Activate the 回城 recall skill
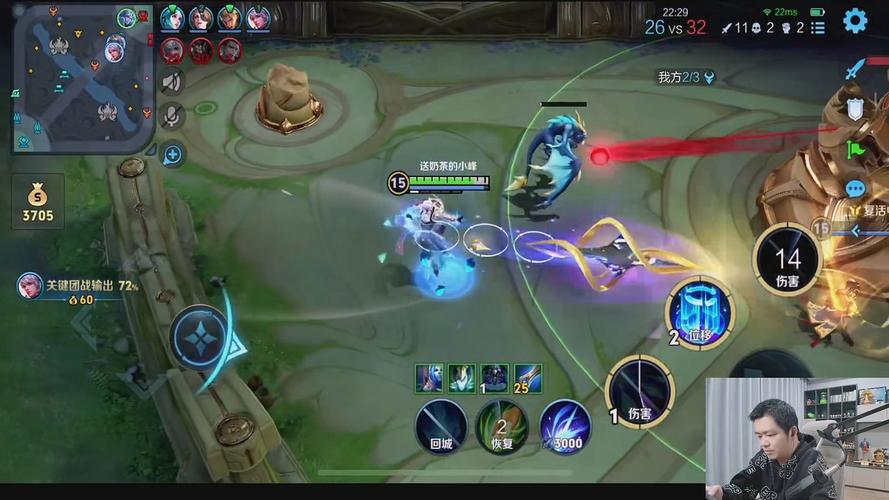This screenshot has height=500, width=889. 441,425
